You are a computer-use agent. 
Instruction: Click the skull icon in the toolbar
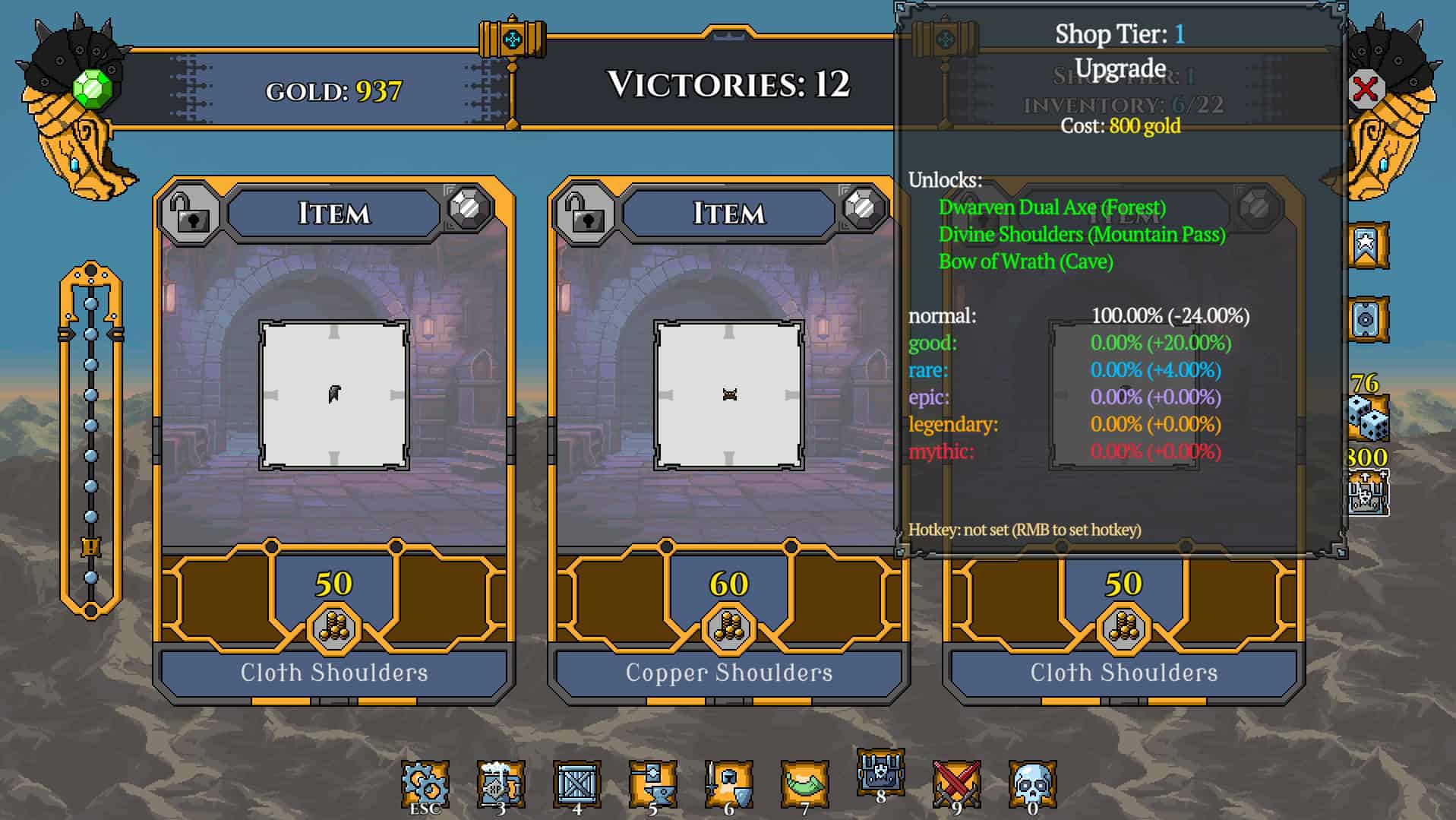[1032, 783]
